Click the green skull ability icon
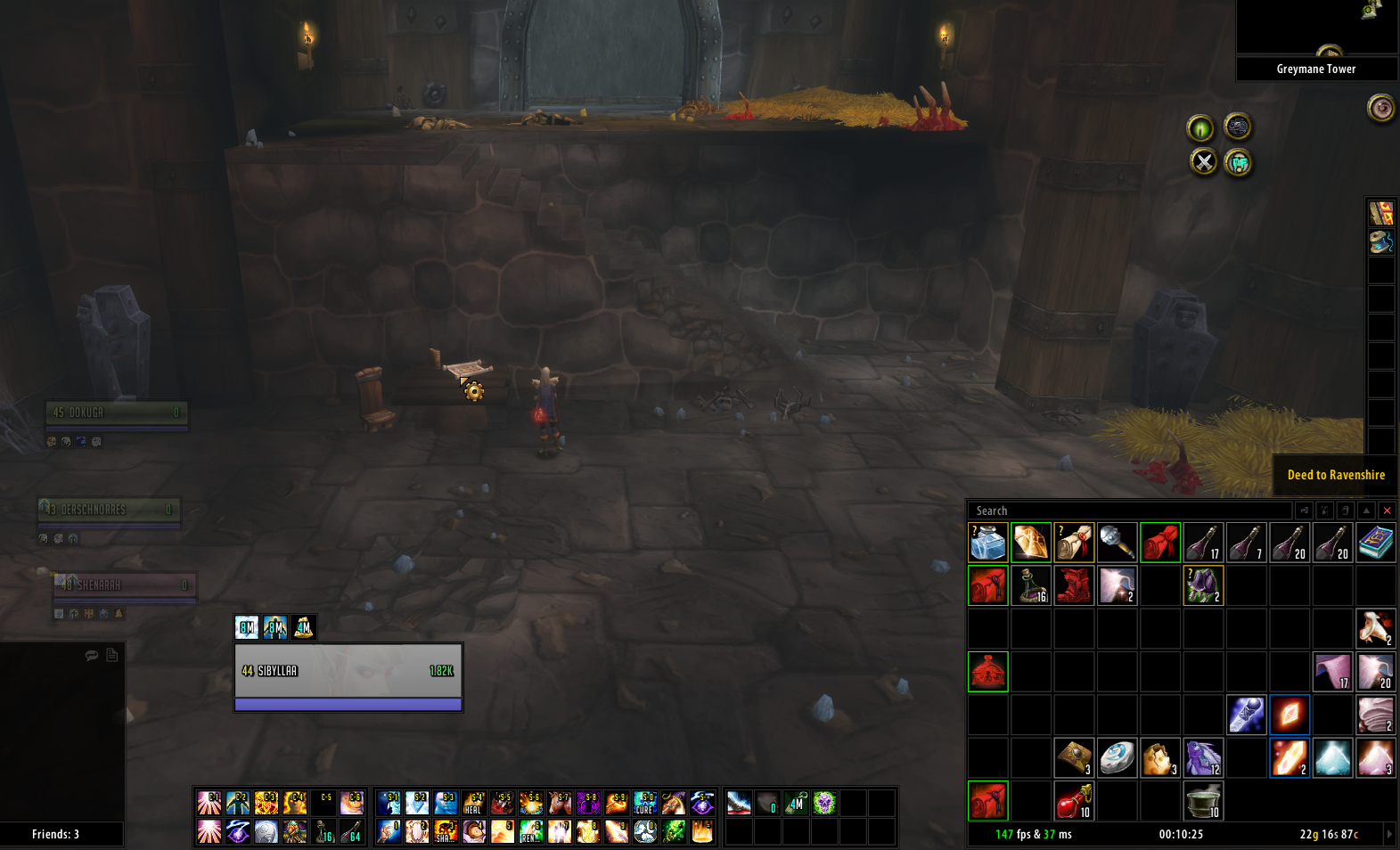 pos(824,804)
